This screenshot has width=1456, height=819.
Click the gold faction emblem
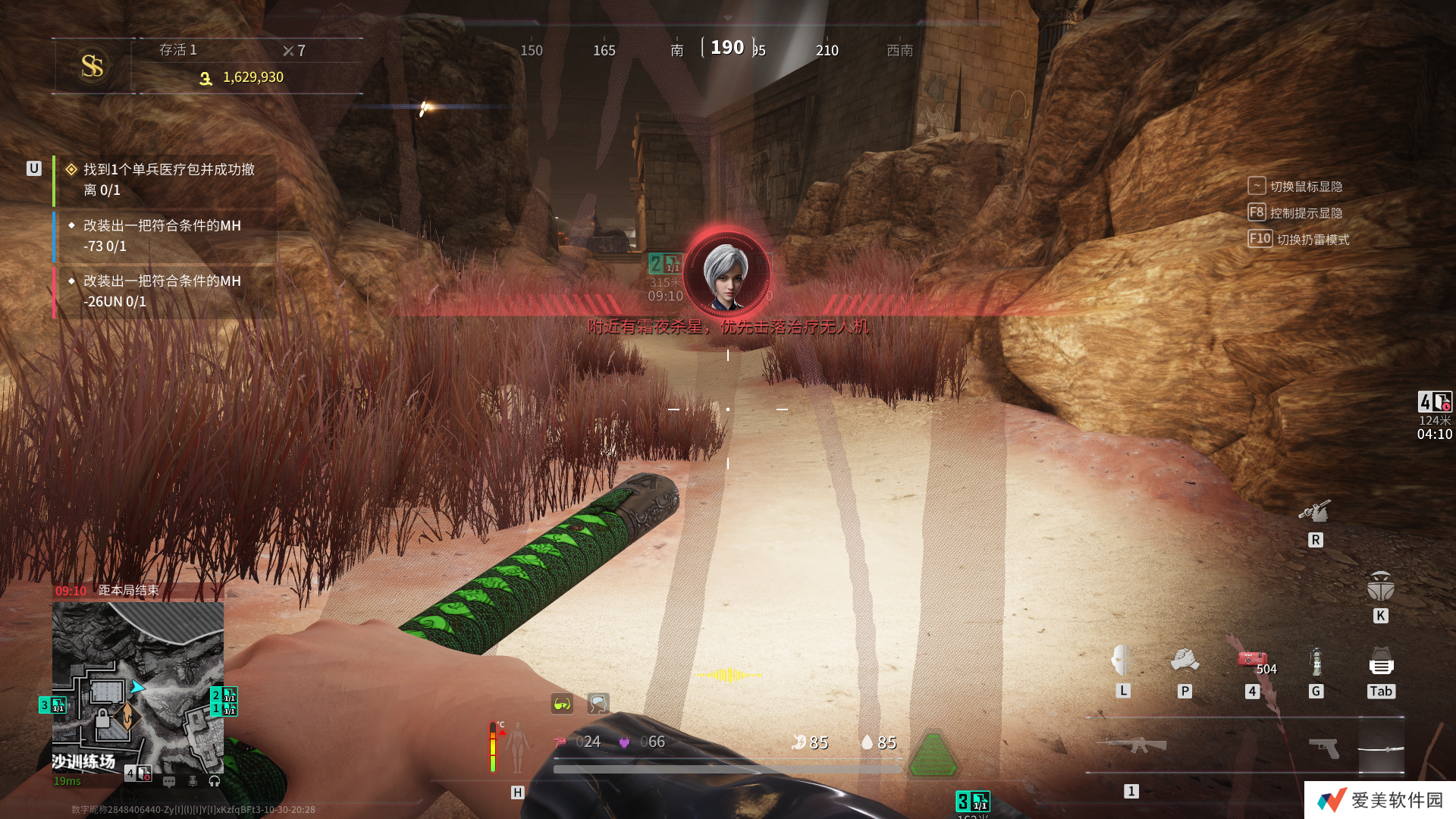(93, 66)
